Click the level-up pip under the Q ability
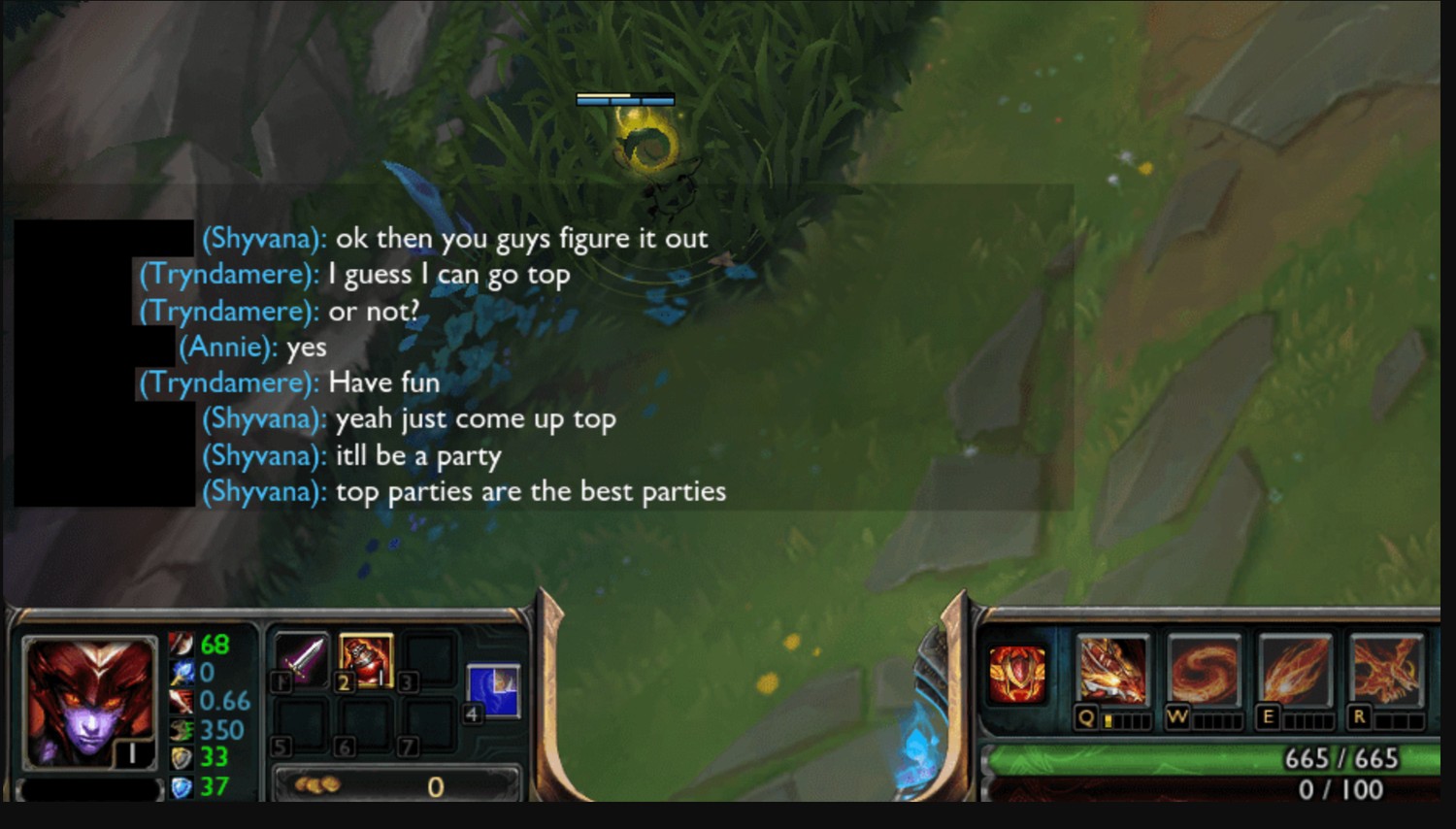The width and height of the screenshot is (1456, 829). click(1109, 720)
